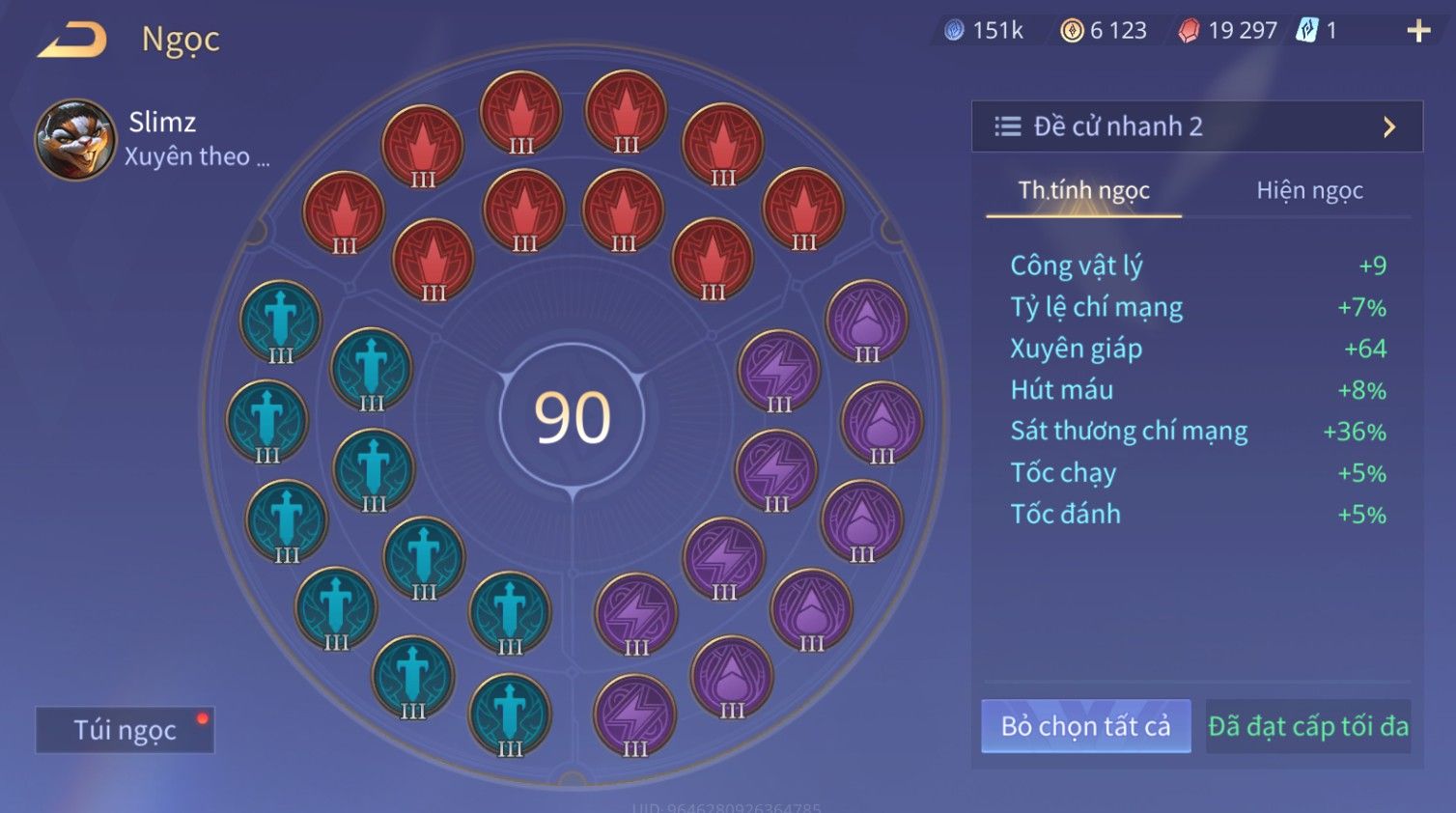Switch to the Hiện ngọc tab
The width and height of the screenshot is (1456, 813).
pyautogui.click(x=1308, y=190)
